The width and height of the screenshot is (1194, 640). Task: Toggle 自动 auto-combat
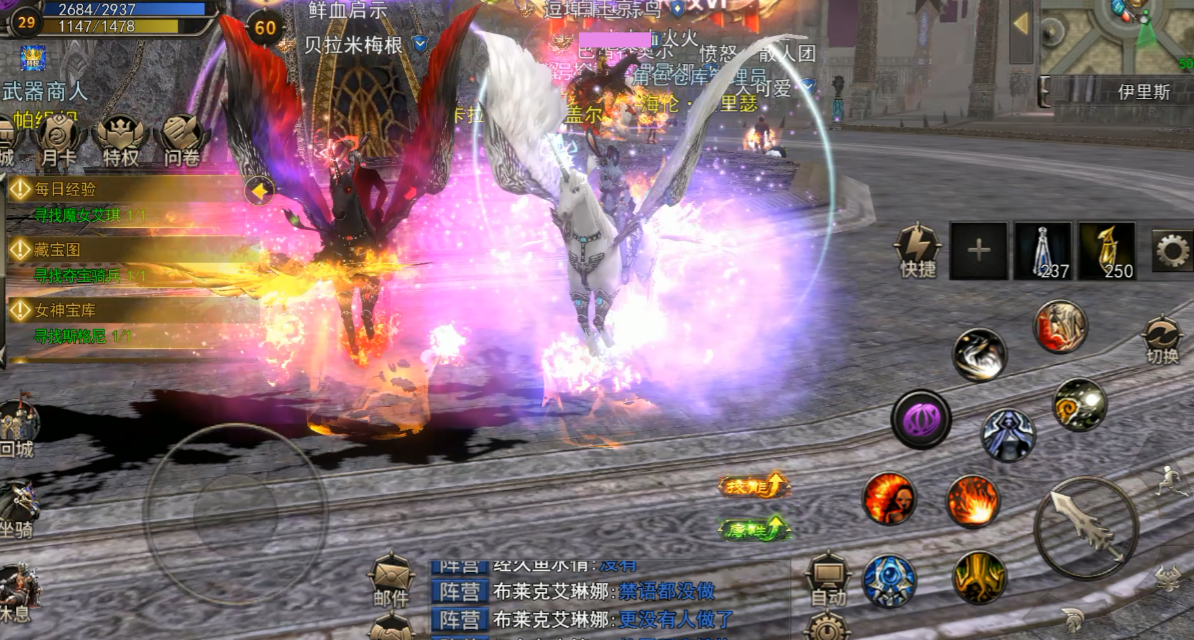pyautogui.click(x=828, y=579)
